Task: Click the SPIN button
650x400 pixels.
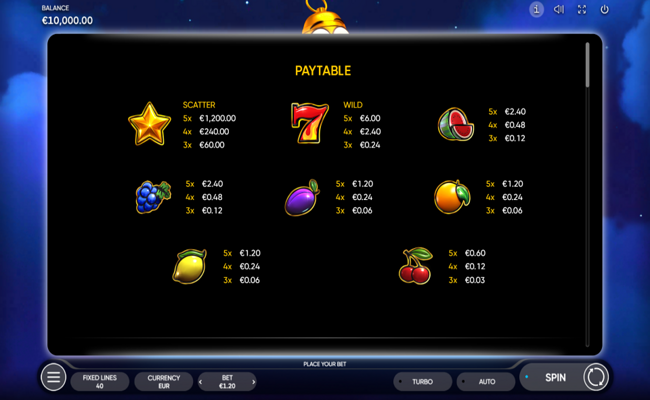Action: click(555, 378)
